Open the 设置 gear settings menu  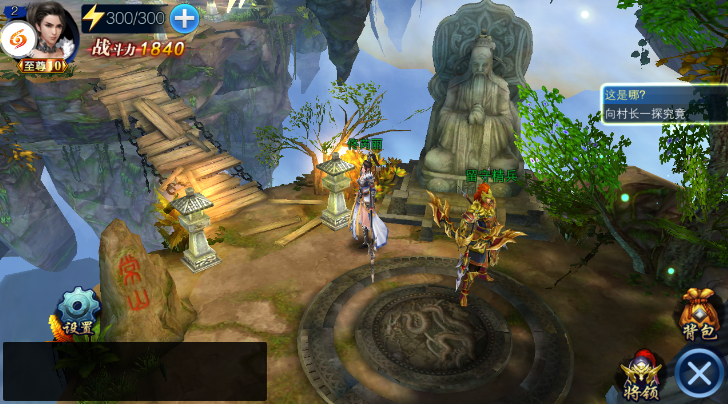click(78, 311)
